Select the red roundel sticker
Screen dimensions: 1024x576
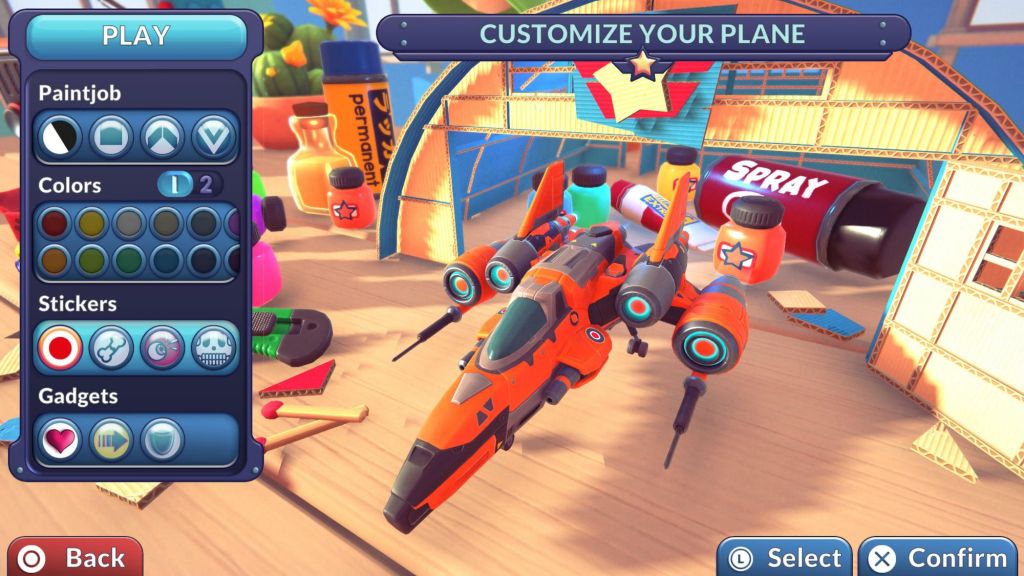[60, 348]
